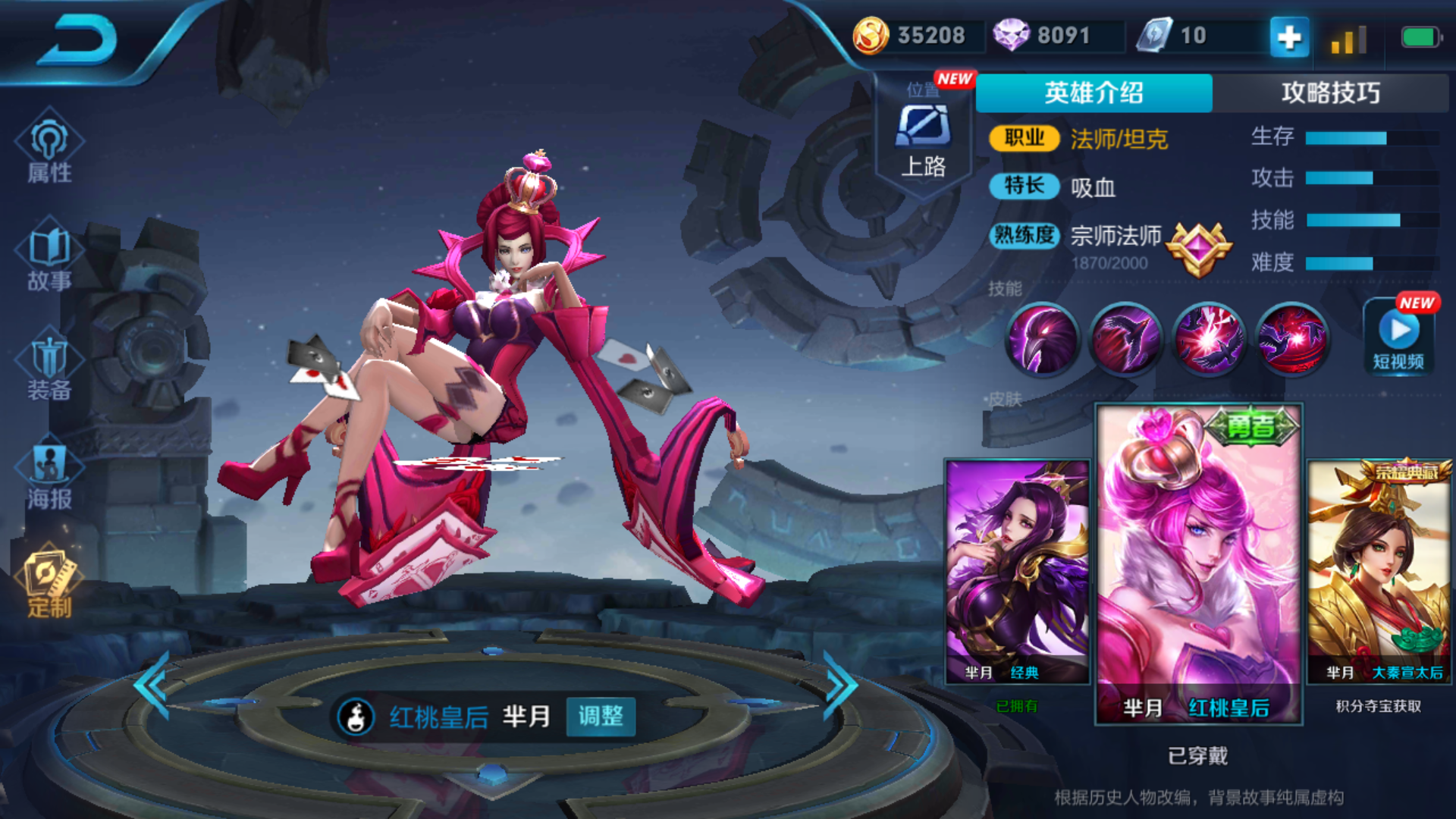
Task: Play the 短视频 short video
Action: [1398, 336]
